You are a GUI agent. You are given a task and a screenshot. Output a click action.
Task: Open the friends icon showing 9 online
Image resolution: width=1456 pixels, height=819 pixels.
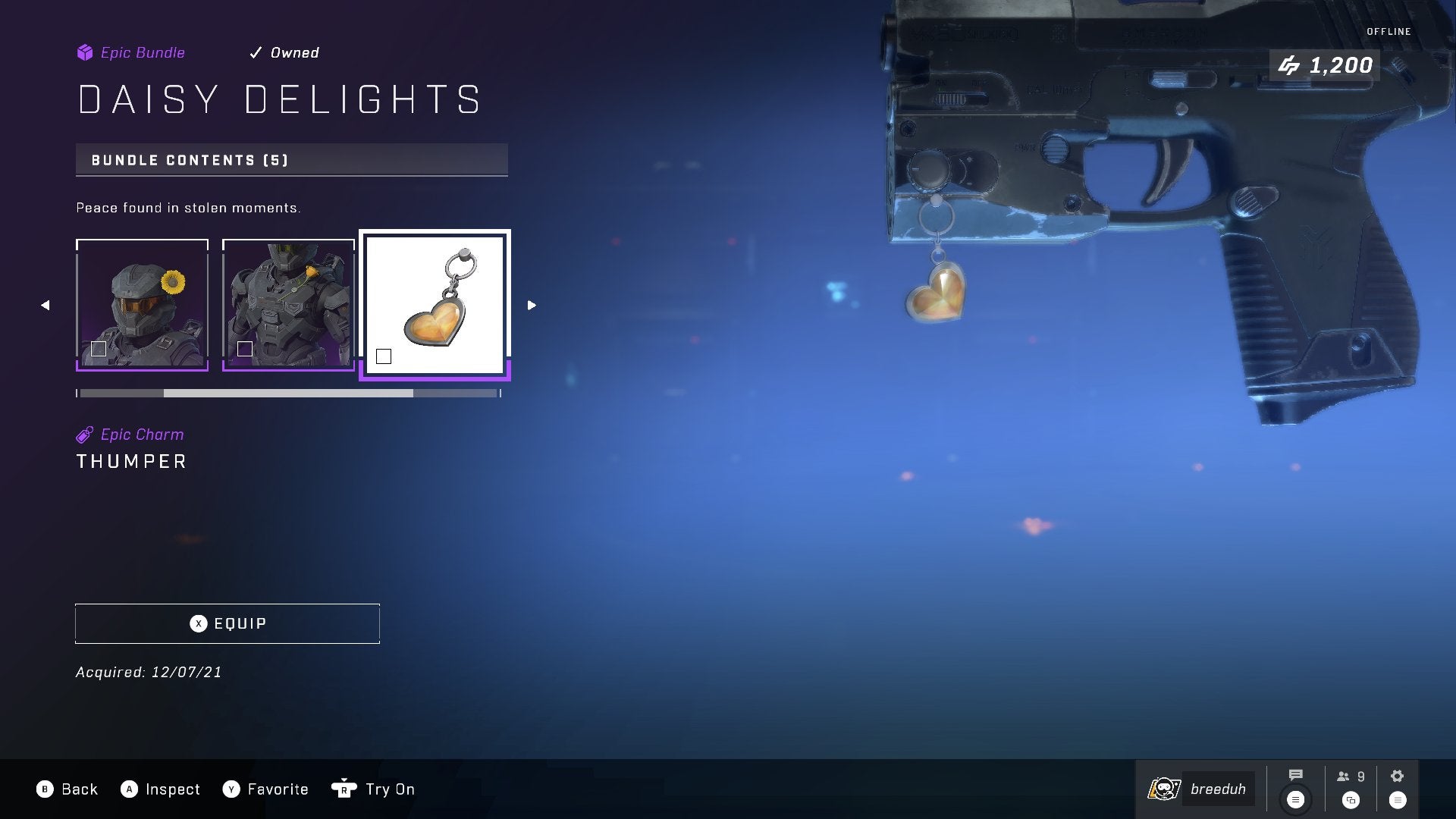tap(1342, 775)
